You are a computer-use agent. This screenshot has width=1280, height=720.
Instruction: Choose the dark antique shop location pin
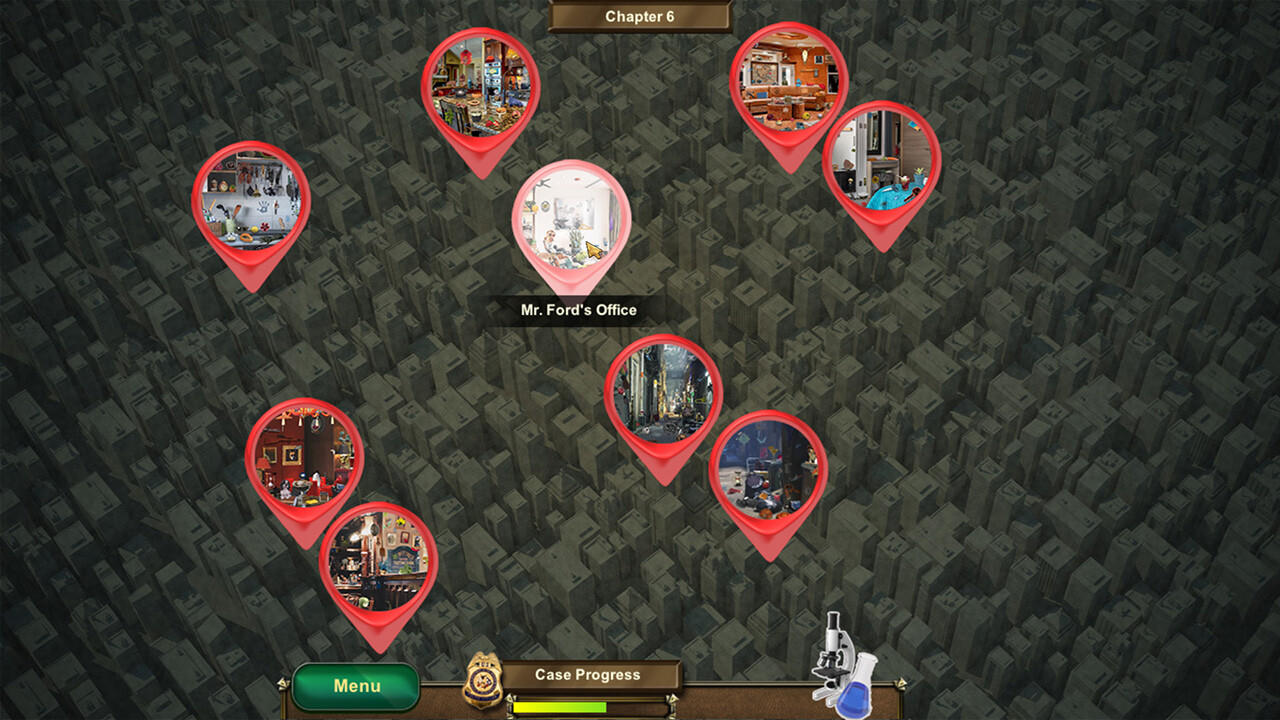pos(378,562)
